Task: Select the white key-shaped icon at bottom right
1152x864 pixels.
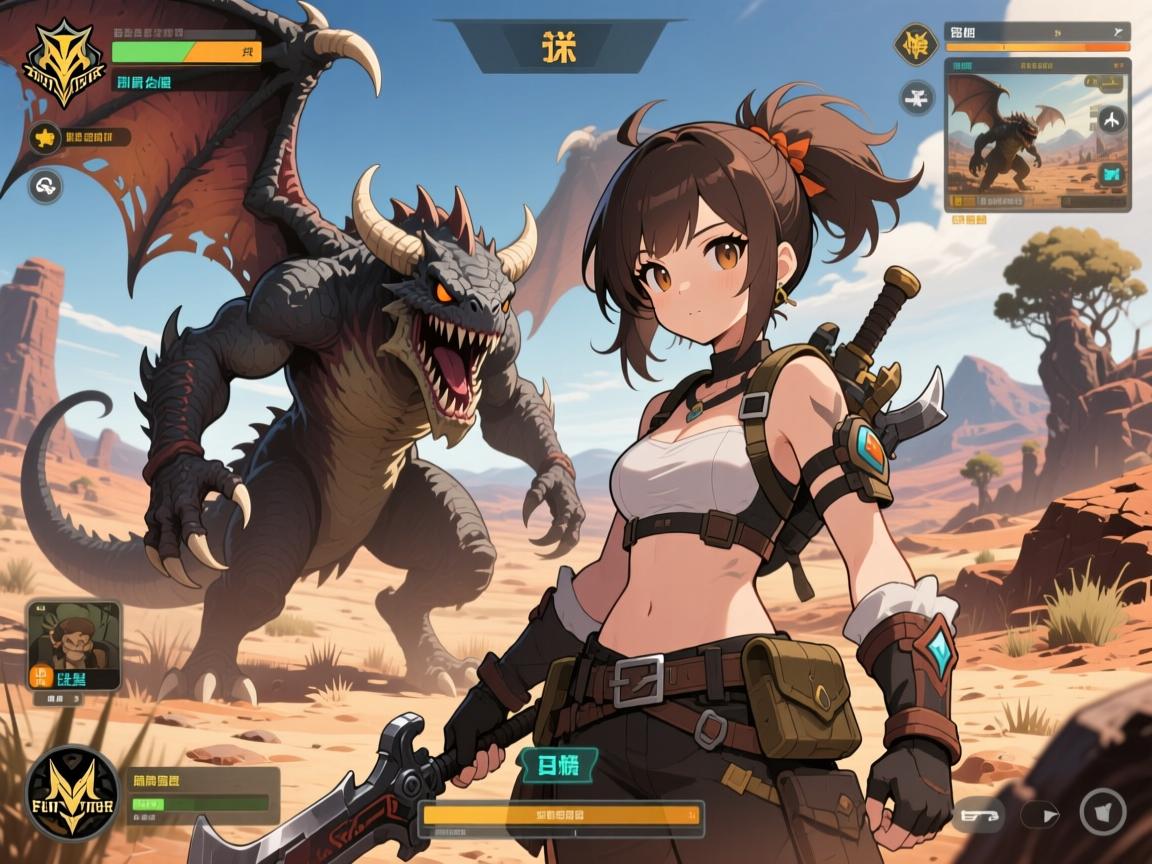Action: click(x=977, y=815)
